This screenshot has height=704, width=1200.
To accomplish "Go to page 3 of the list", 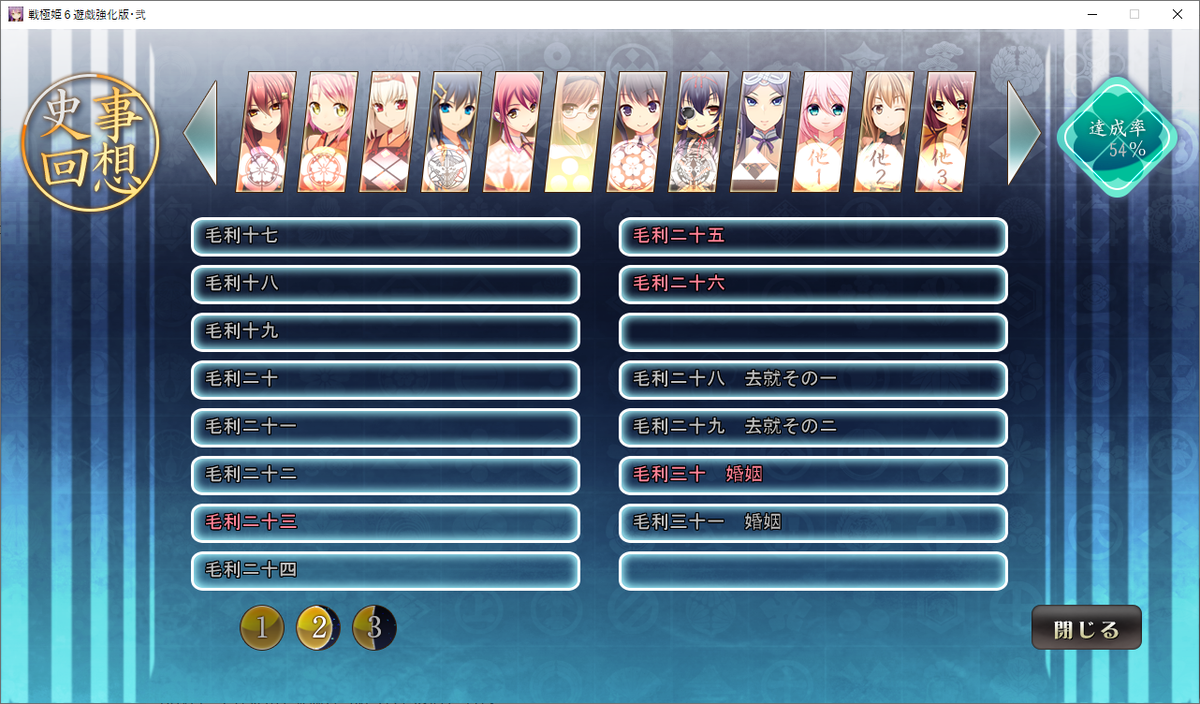I will (375, 628).
